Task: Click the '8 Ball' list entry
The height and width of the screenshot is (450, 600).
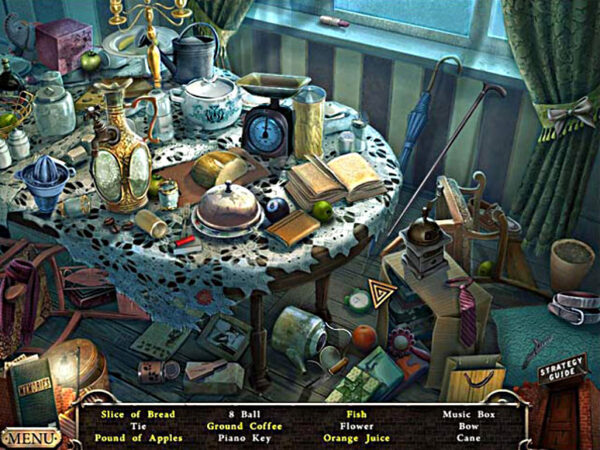Action: coord(244,414)
